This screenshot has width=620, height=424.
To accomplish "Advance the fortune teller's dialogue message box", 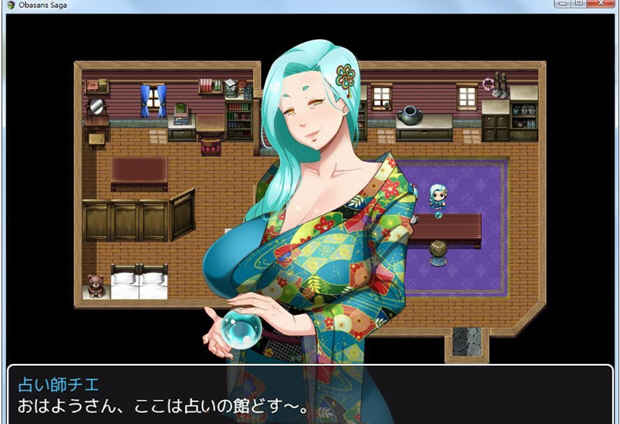I will point(310,396).
